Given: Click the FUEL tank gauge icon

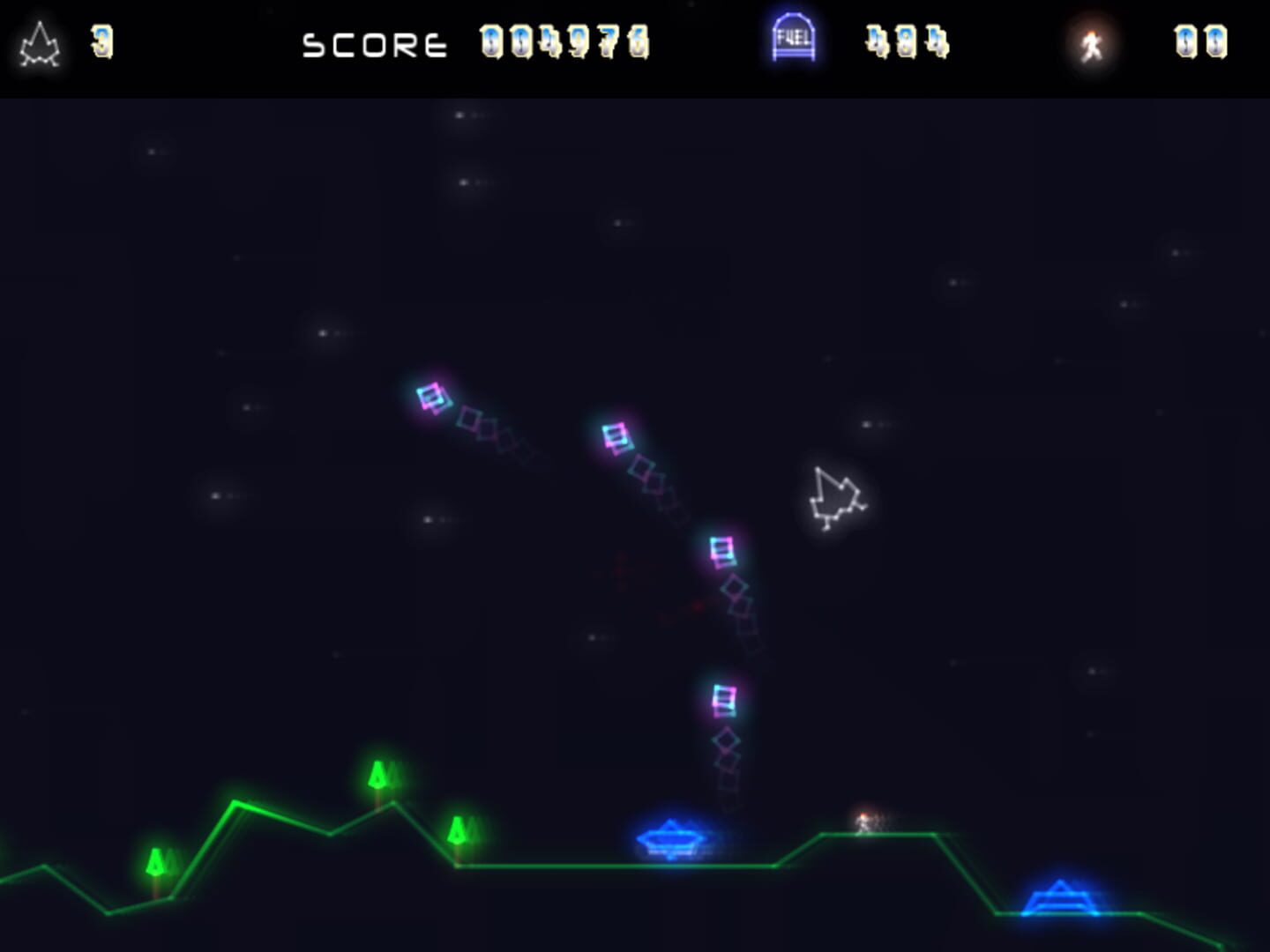Looking at the screenshot, I should [x=792, y=40].
